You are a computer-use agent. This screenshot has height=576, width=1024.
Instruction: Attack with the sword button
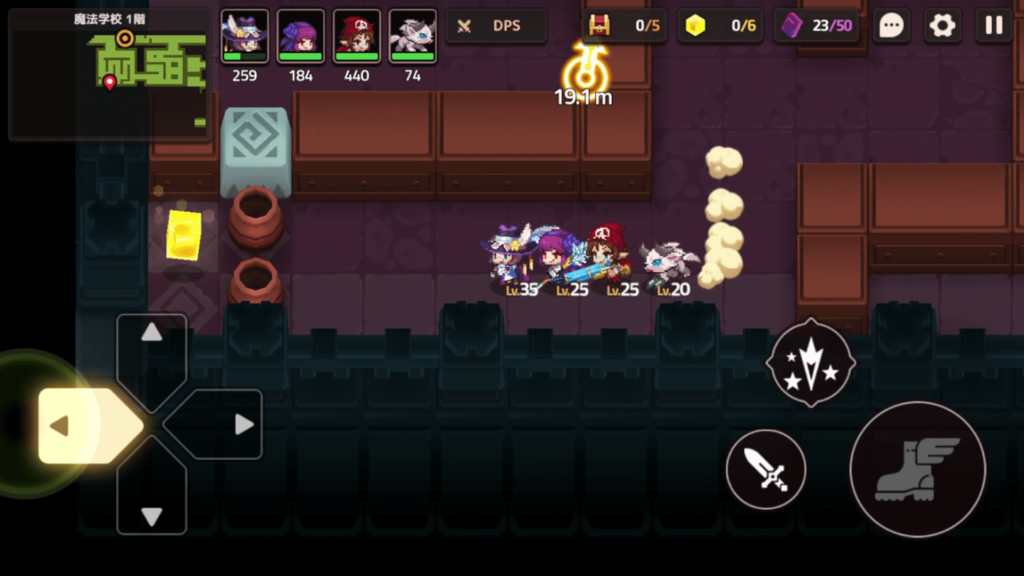click(x=766, y=469)
